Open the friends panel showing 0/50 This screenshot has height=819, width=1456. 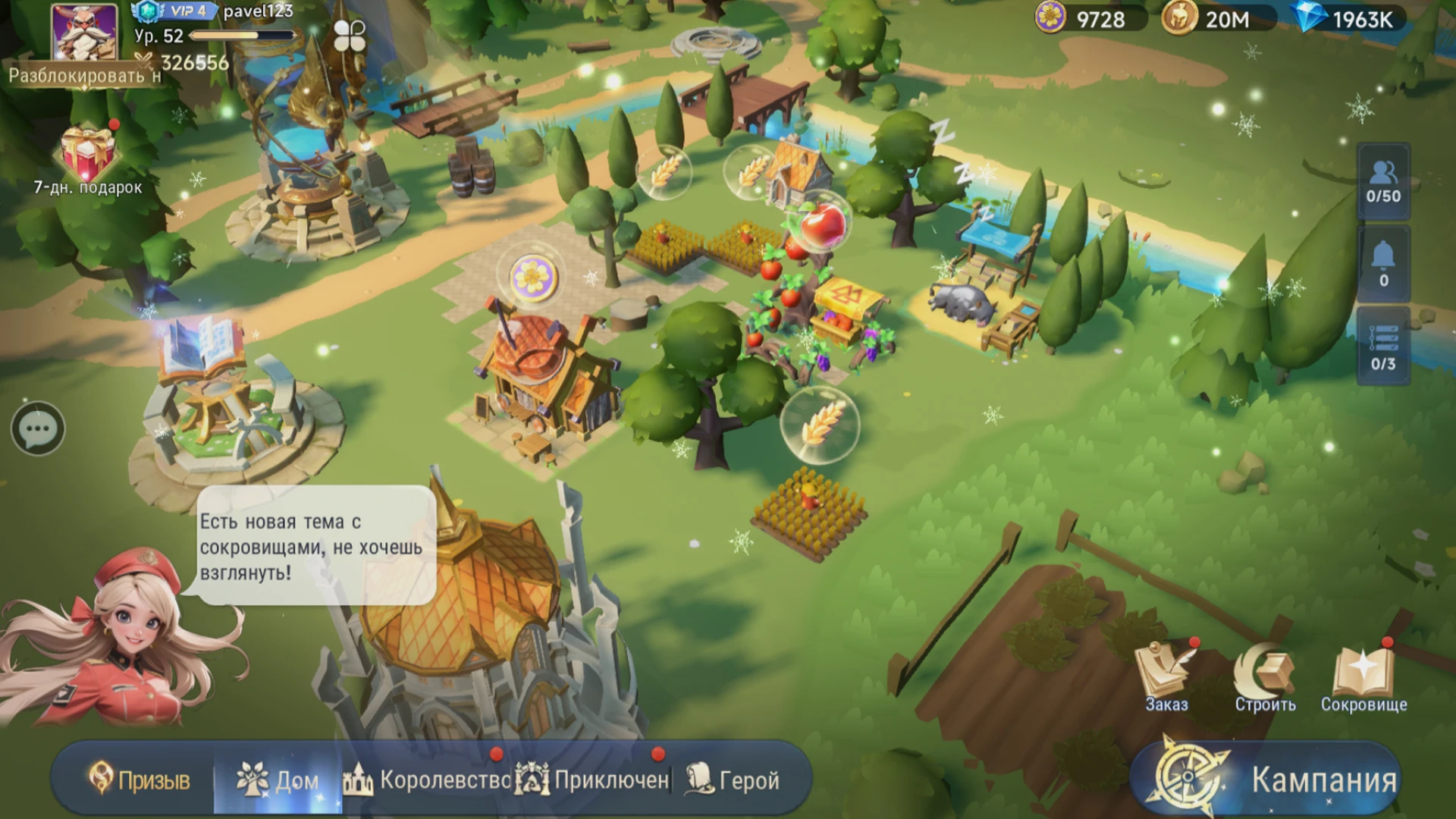click(1383, 182)
